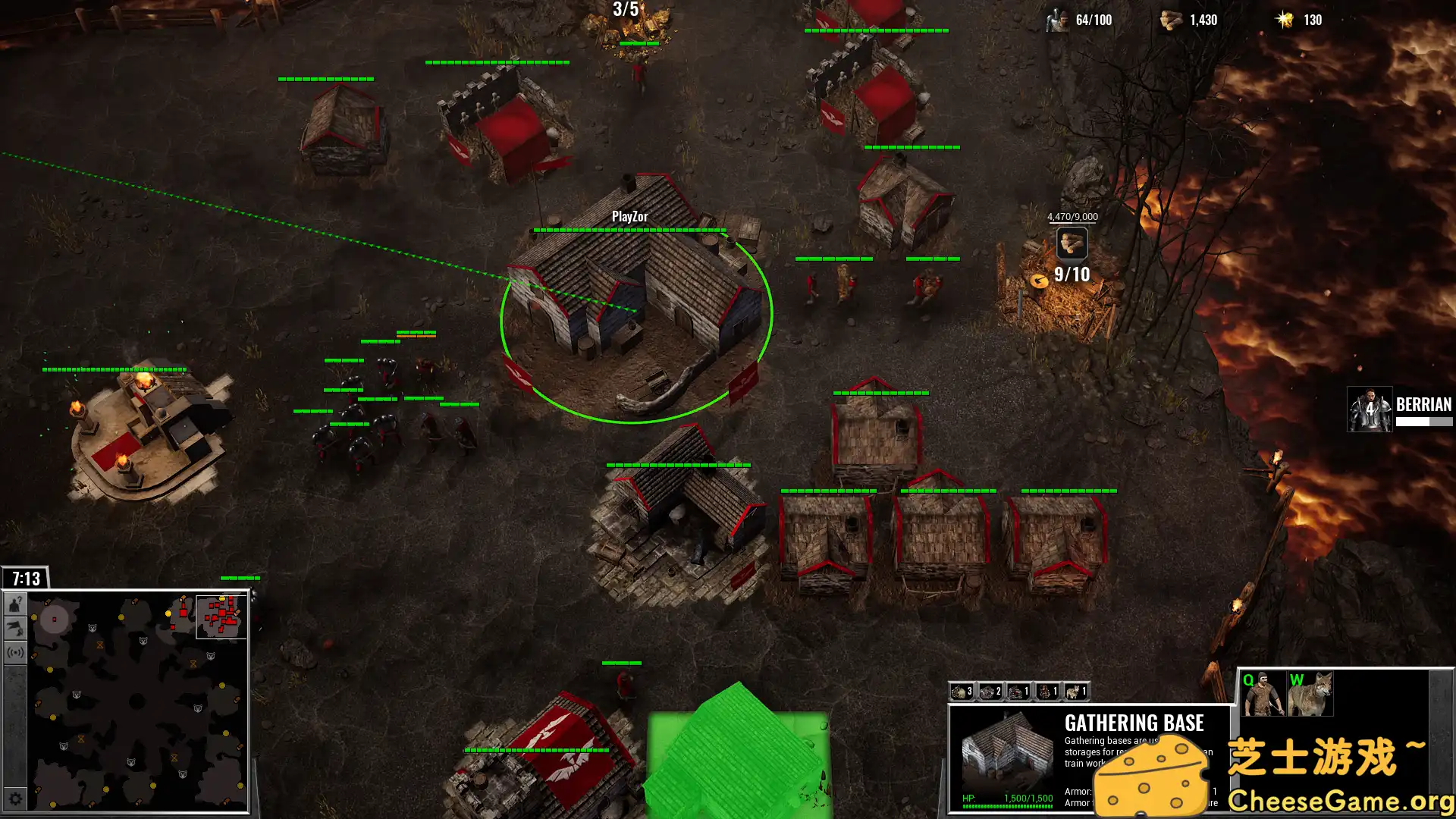This screenshot has height=819, width=1456.
Task: Train a wolf from the W slot
Action: (x=1310, y=693)
